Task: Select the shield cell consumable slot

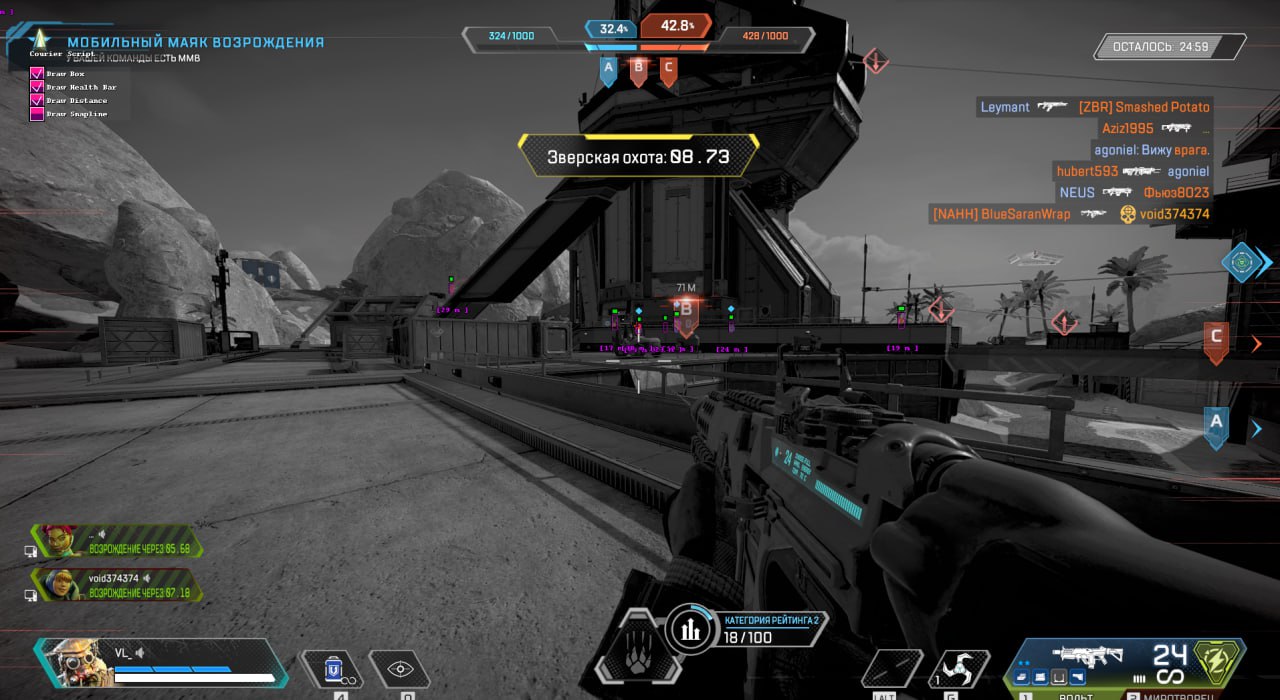Action: (x=335, y=669)
